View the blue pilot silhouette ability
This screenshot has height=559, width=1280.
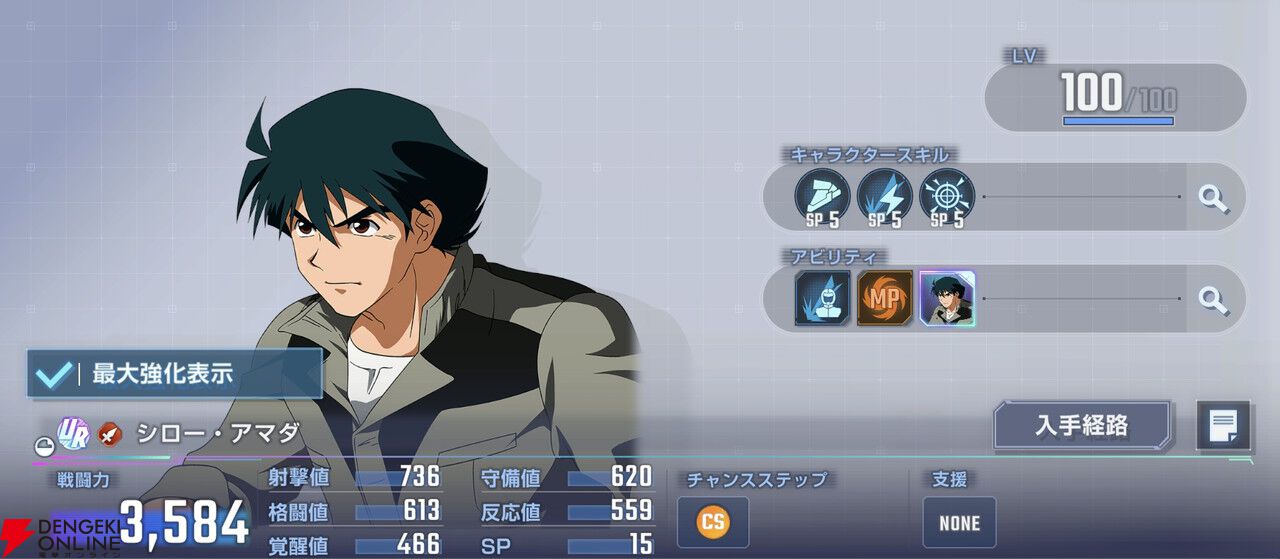[822, 298]
